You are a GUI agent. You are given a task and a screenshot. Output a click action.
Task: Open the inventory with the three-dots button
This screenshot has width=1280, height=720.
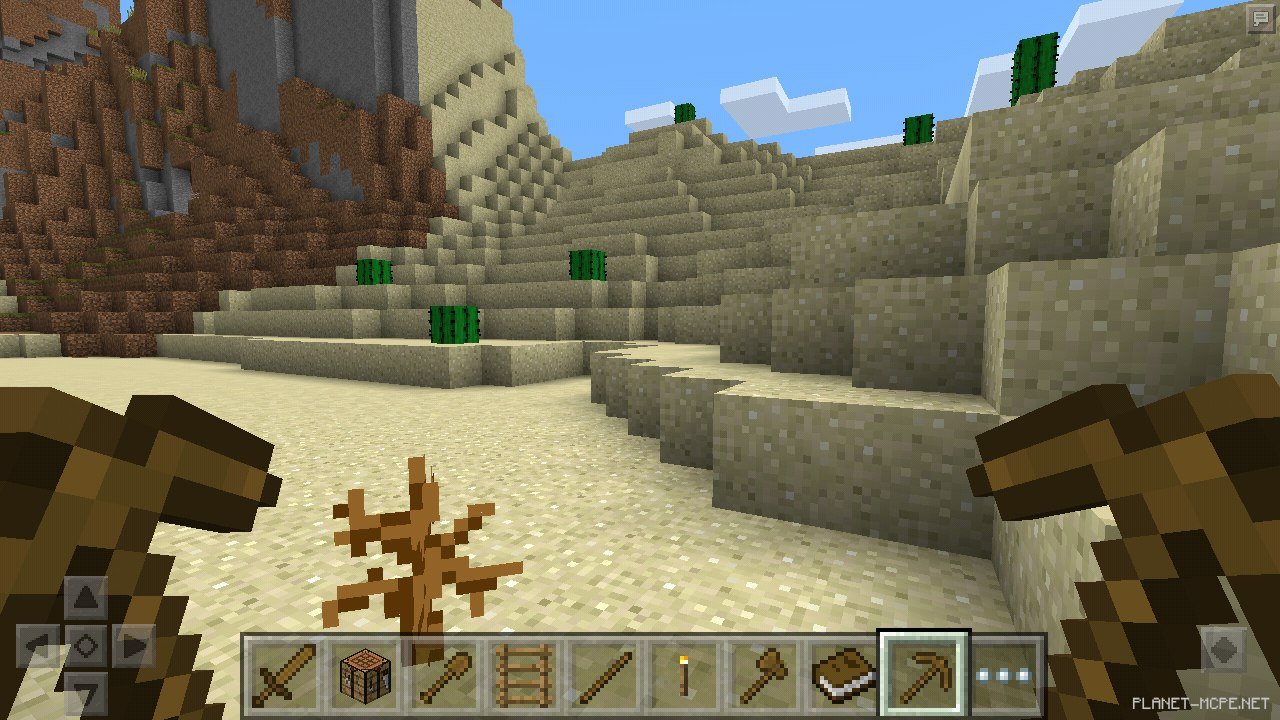[x=1005, y=674]
